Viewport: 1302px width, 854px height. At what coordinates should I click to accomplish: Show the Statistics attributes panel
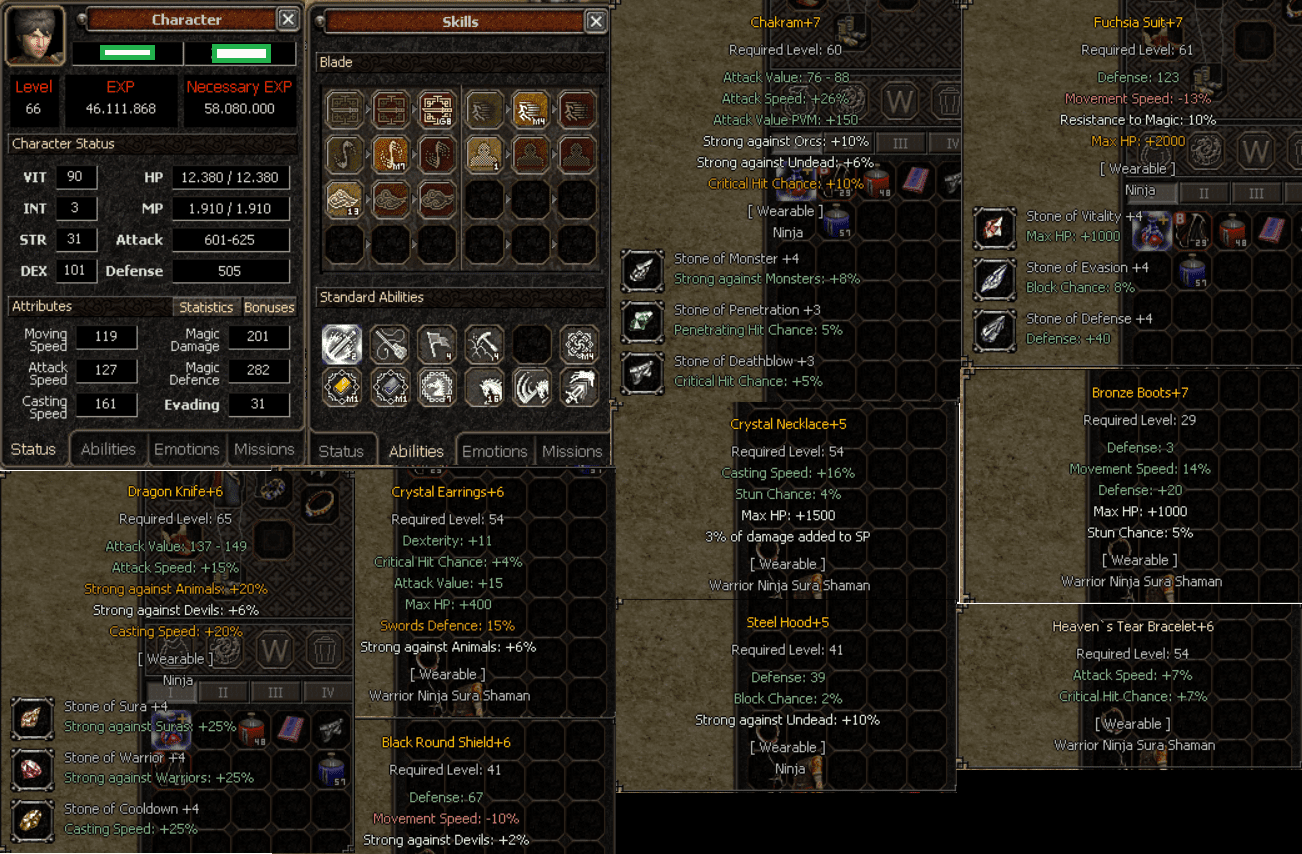207,307
